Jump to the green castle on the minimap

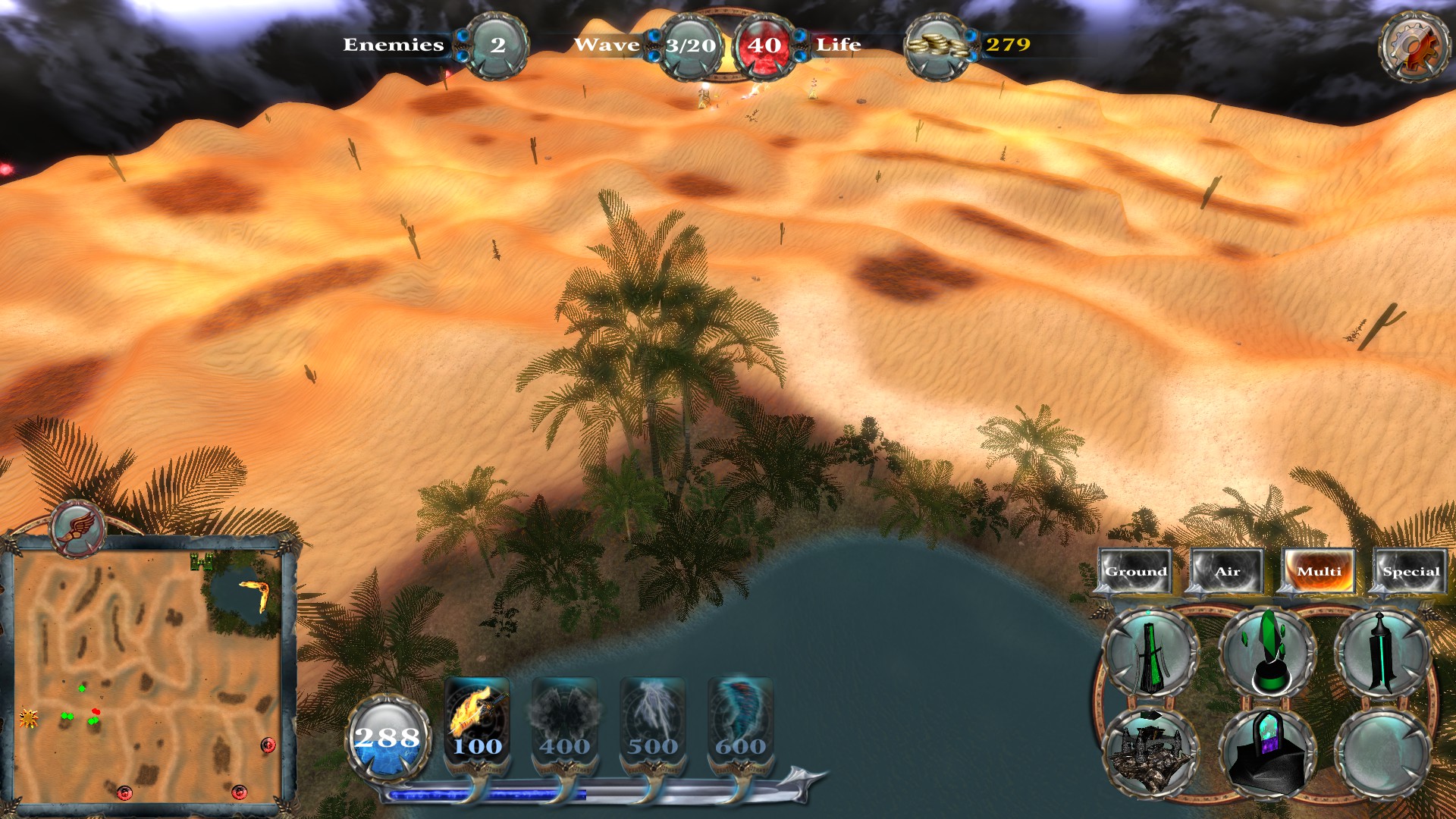coord(201,561)
